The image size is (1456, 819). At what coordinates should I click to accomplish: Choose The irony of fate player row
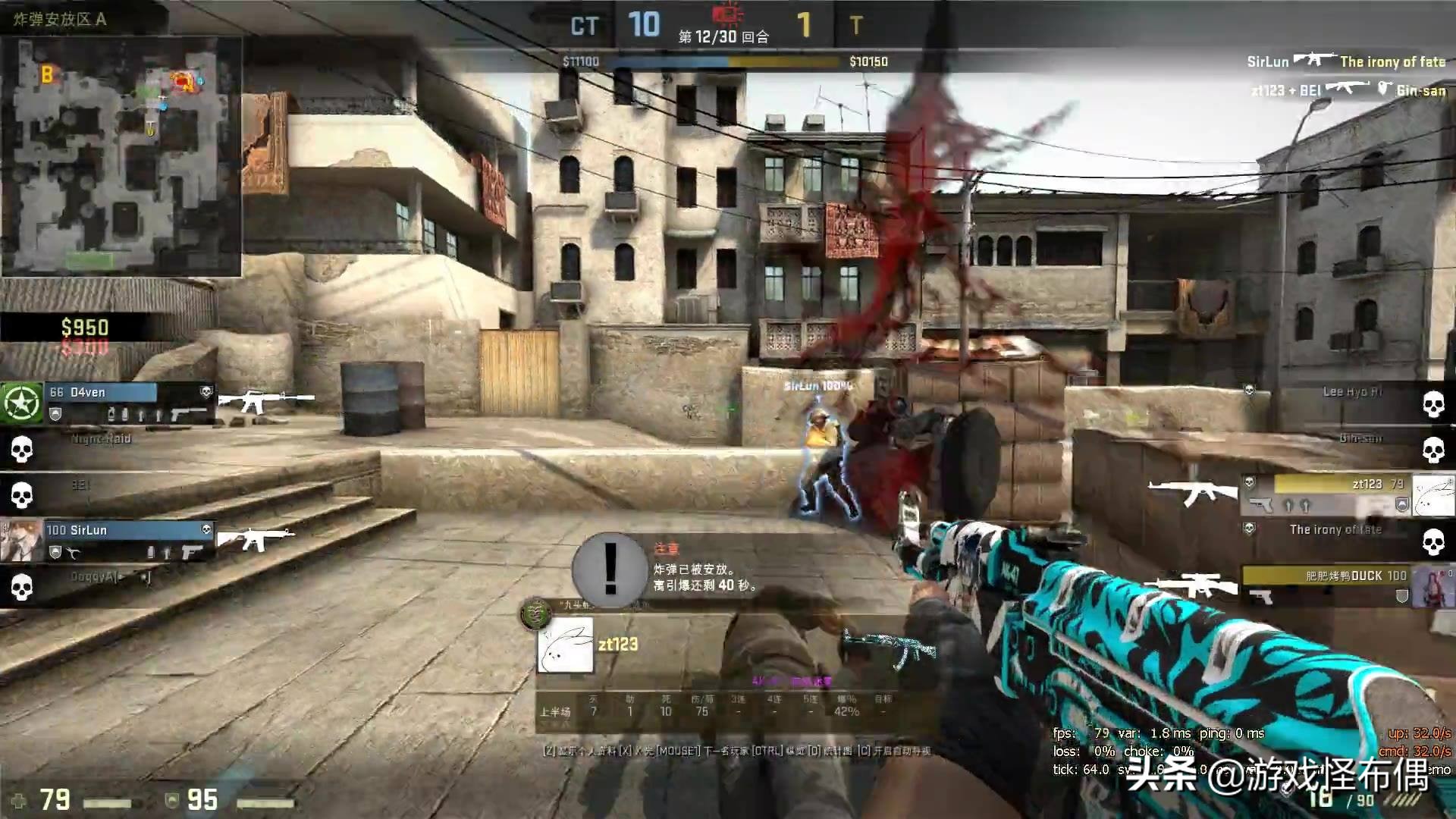coord(1335,540)
